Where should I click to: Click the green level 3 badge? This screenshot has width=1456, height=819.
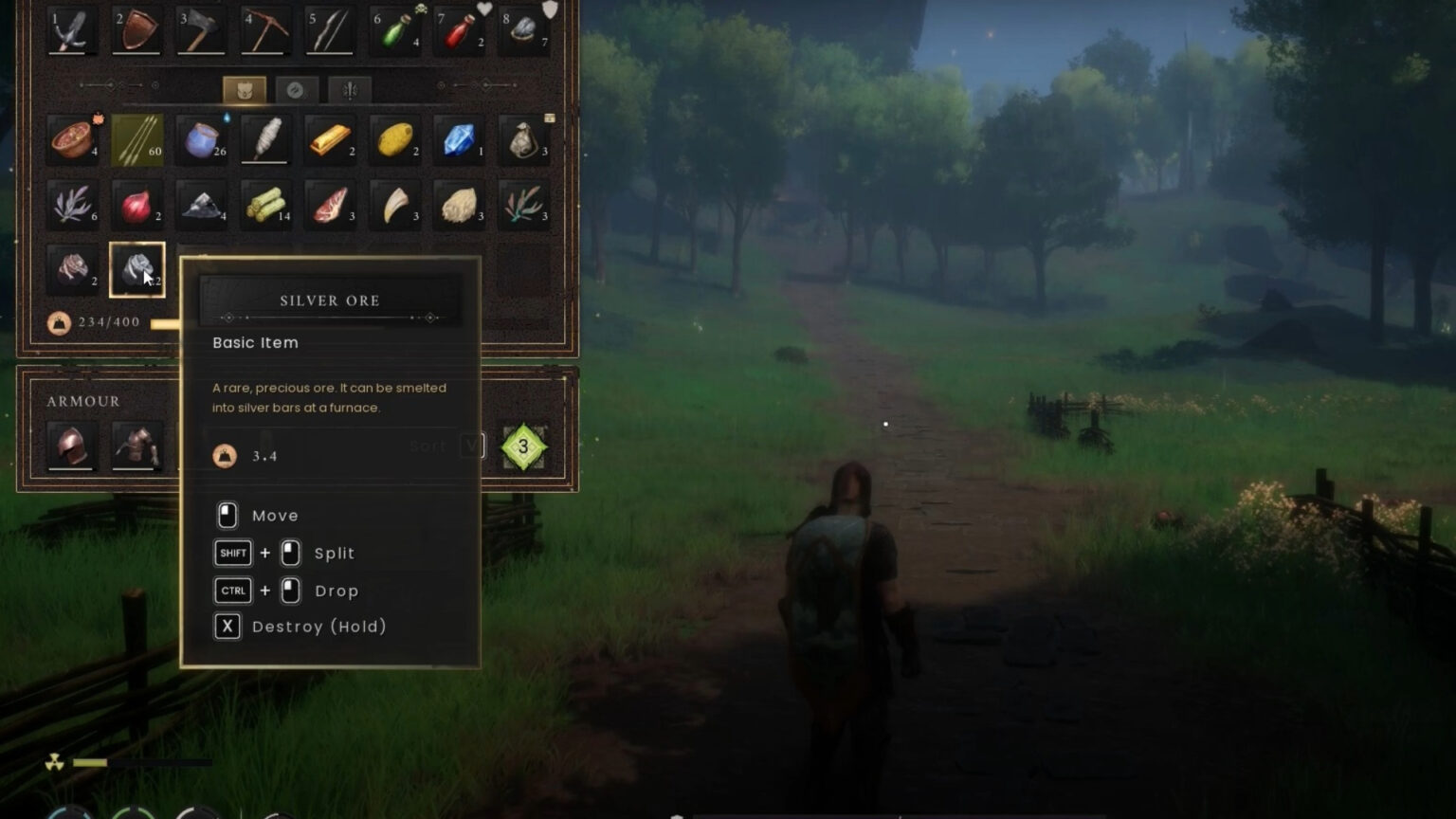tap(524, 446)
